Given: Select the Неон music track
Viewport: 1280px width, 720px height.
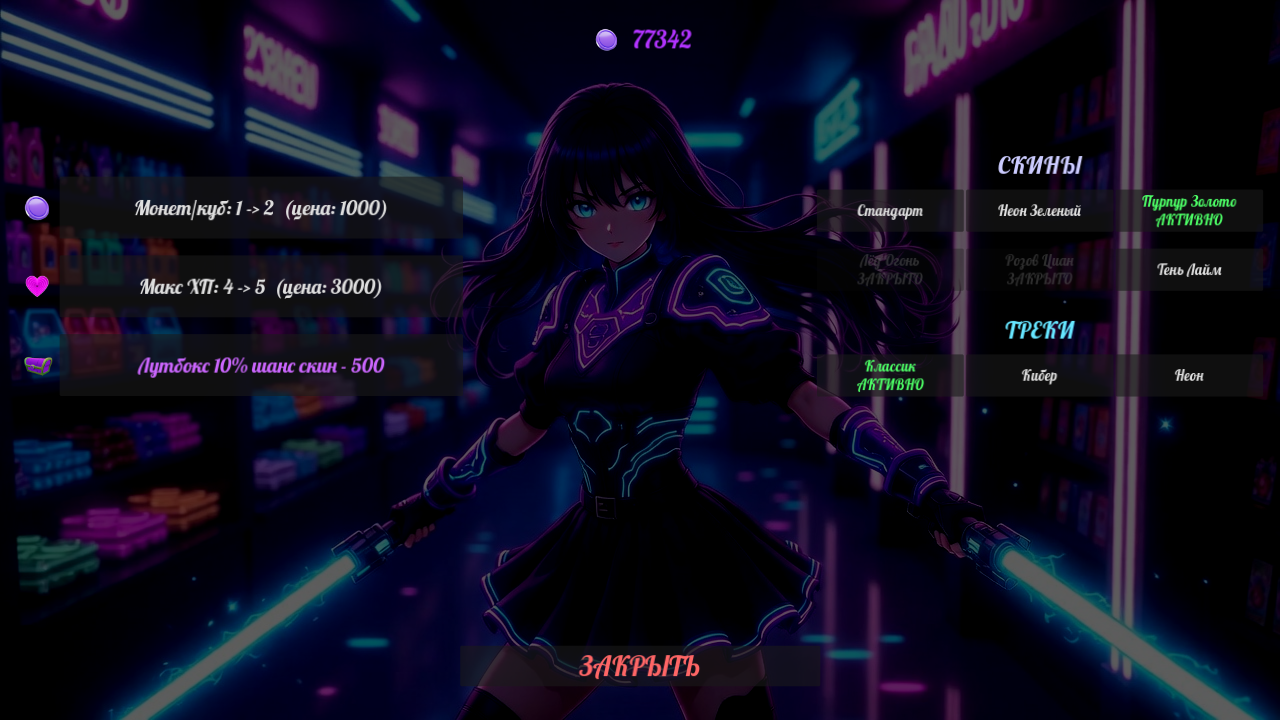Looking at the screenshot, I should (x=1188, y=375).
